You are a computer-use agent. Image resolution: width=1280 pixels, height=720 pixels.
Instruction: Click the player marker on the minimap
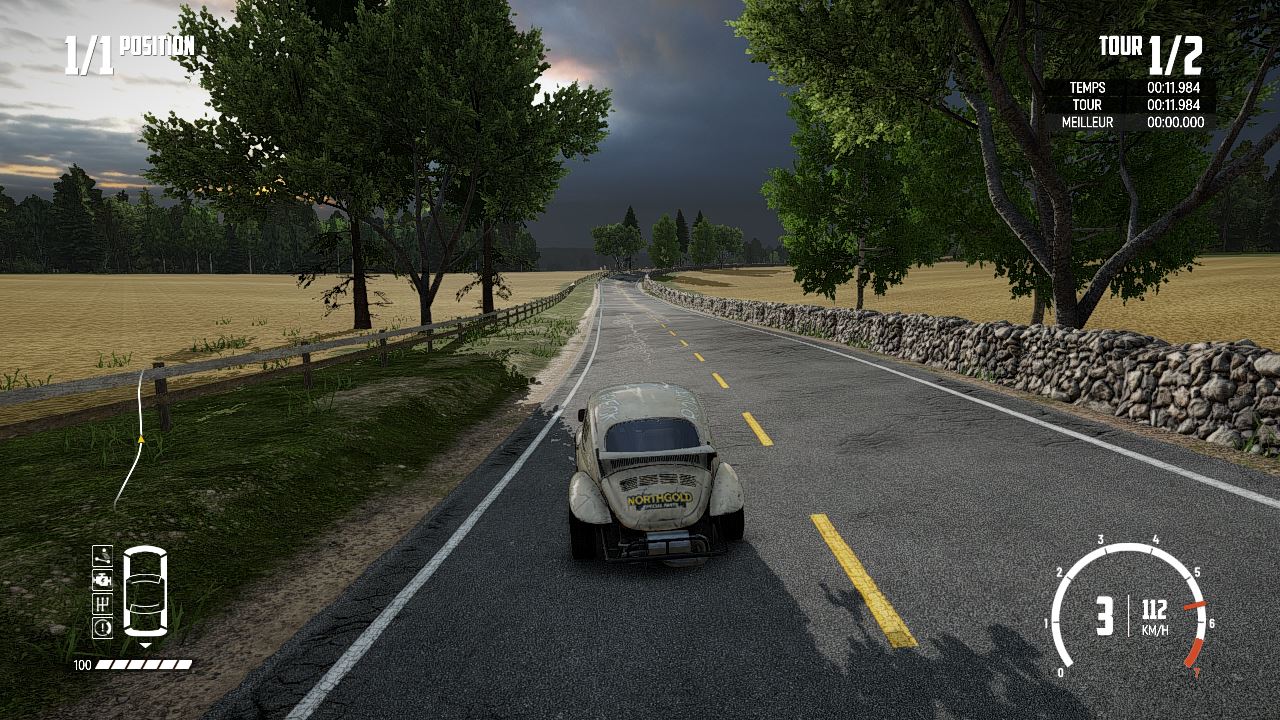point(140,438)
